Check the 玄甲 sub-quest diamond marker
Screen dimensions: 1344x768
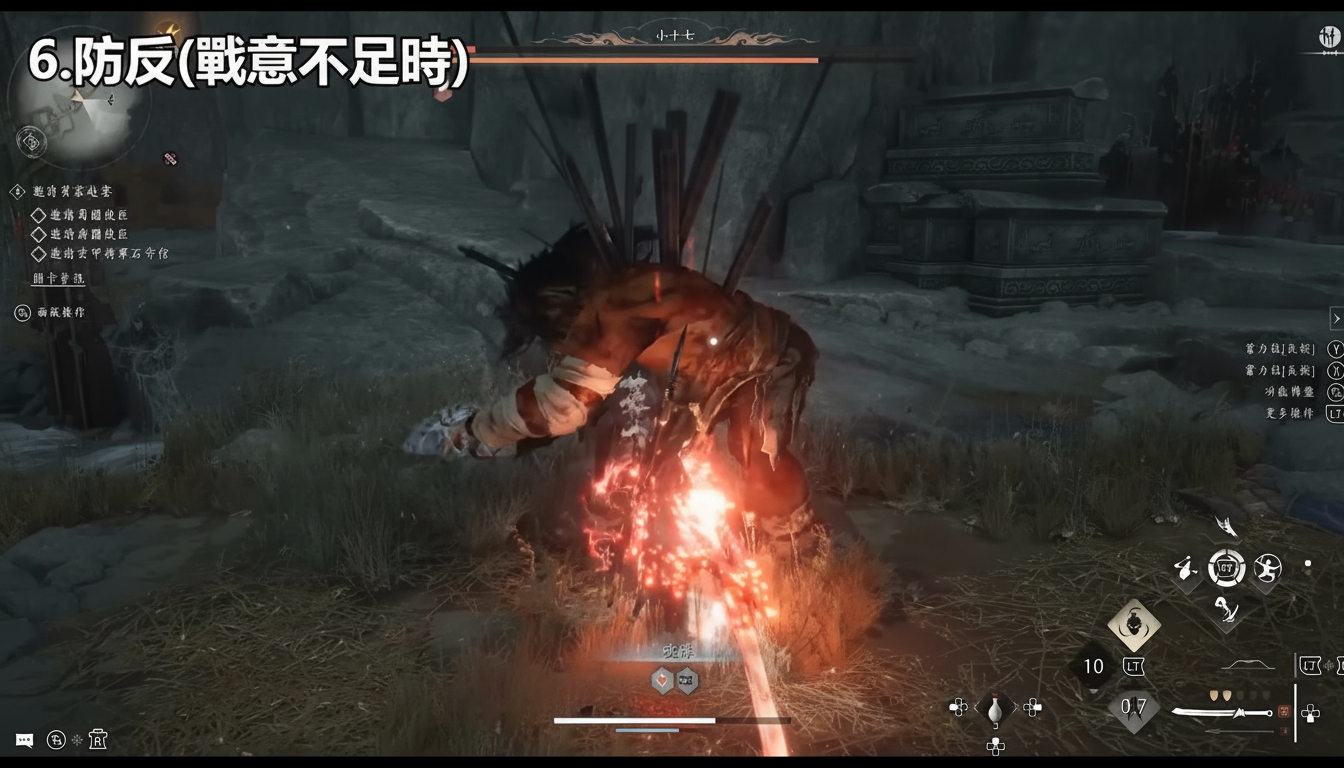[x=40, y=254]
